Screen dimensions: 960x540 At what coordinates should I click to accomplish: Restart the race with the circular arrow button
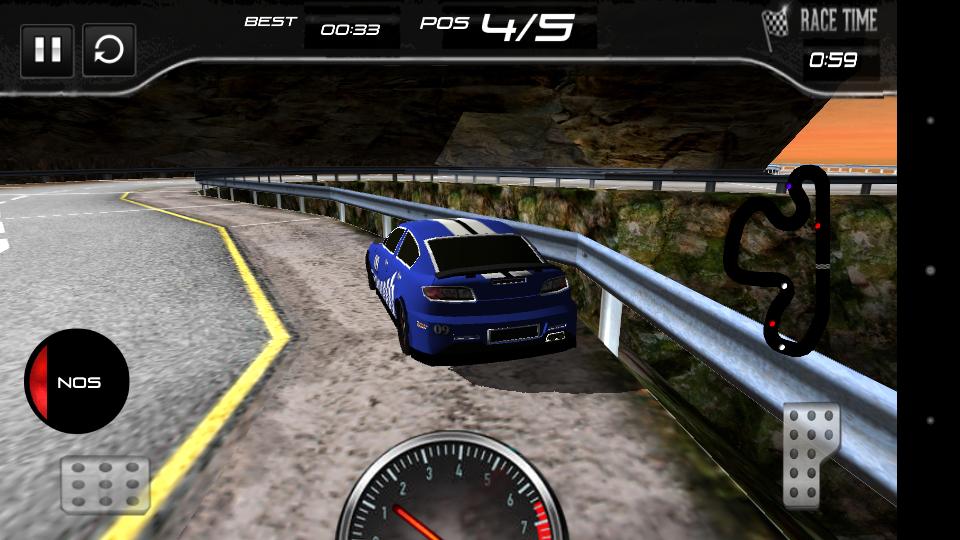(x=109, y=51)
